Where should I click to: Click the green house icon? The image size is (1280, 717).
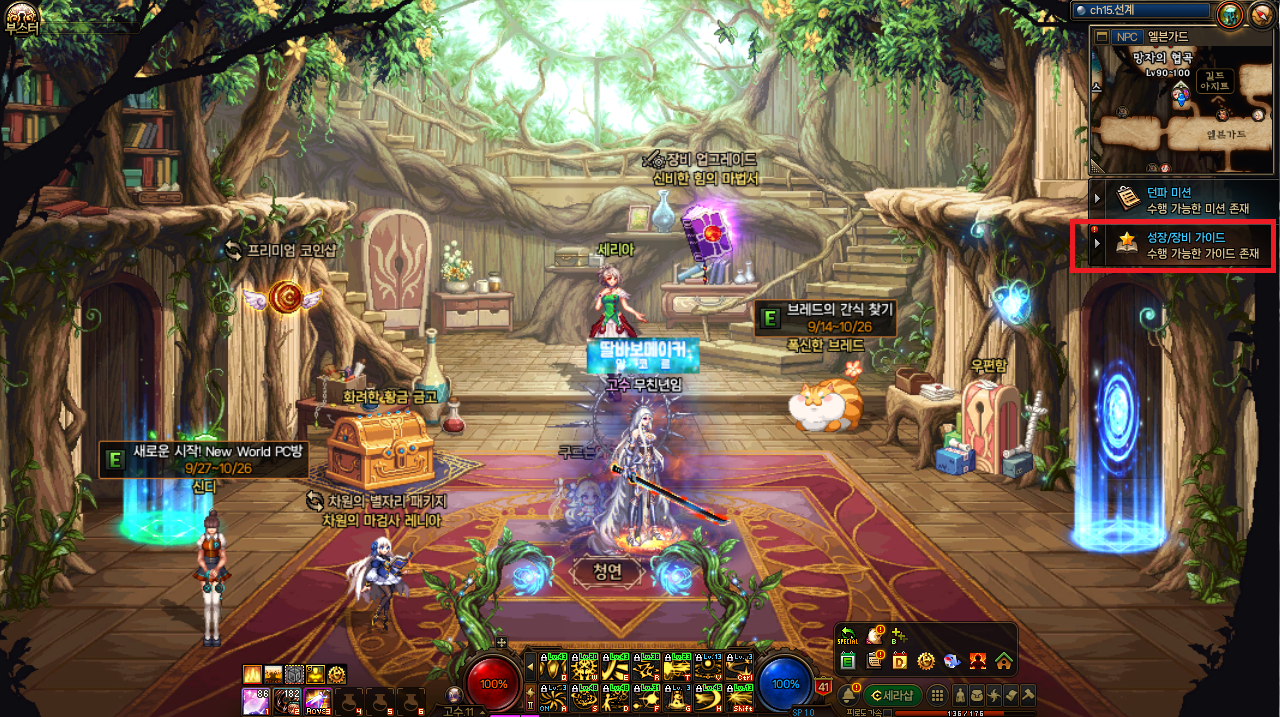1003,661
